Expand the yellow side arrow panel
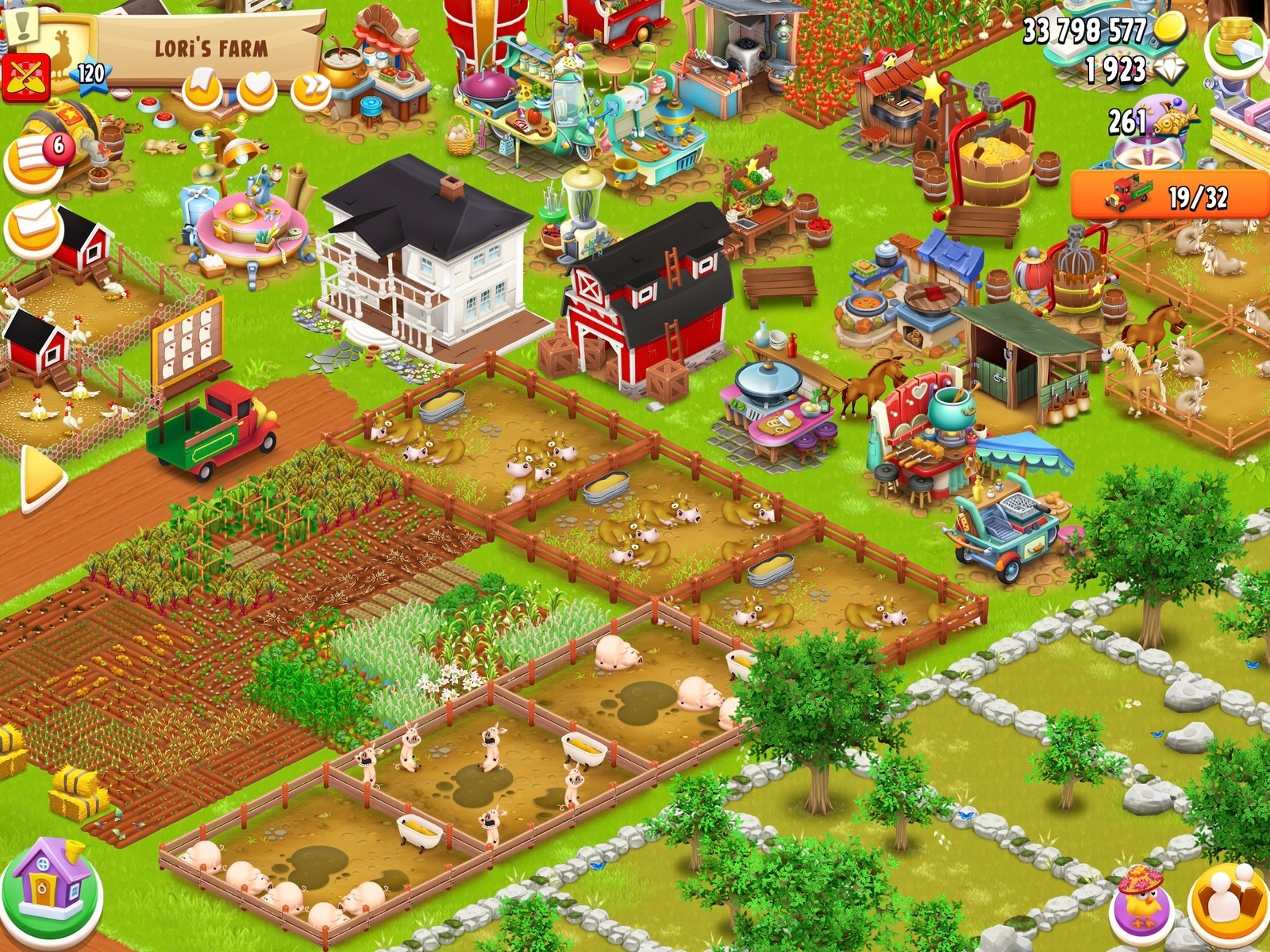1270x952 pixels. click(42, 478)
